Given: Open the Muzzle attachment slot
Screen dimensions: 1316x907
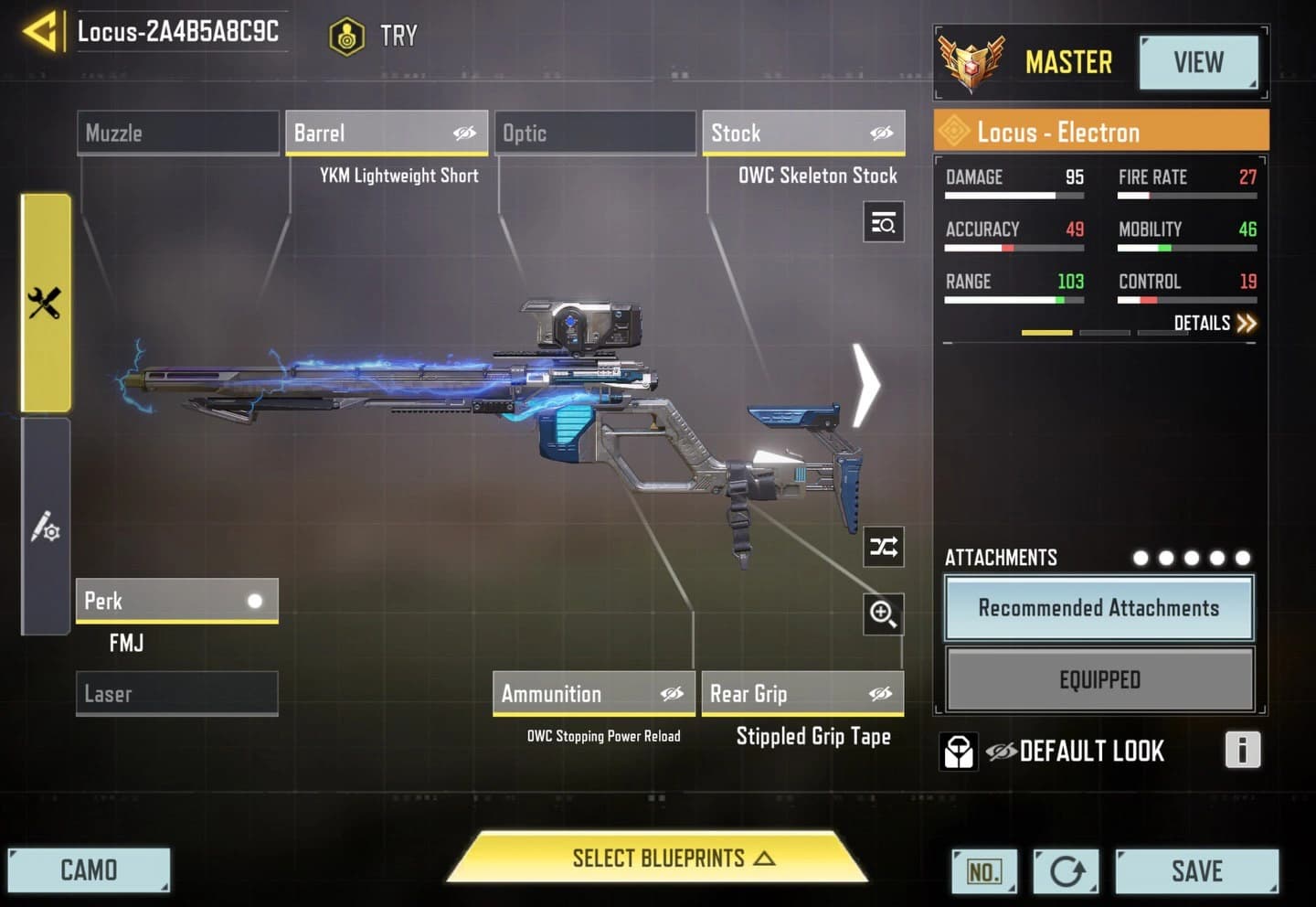Looking at the screenshot, I should pos(178,133).
